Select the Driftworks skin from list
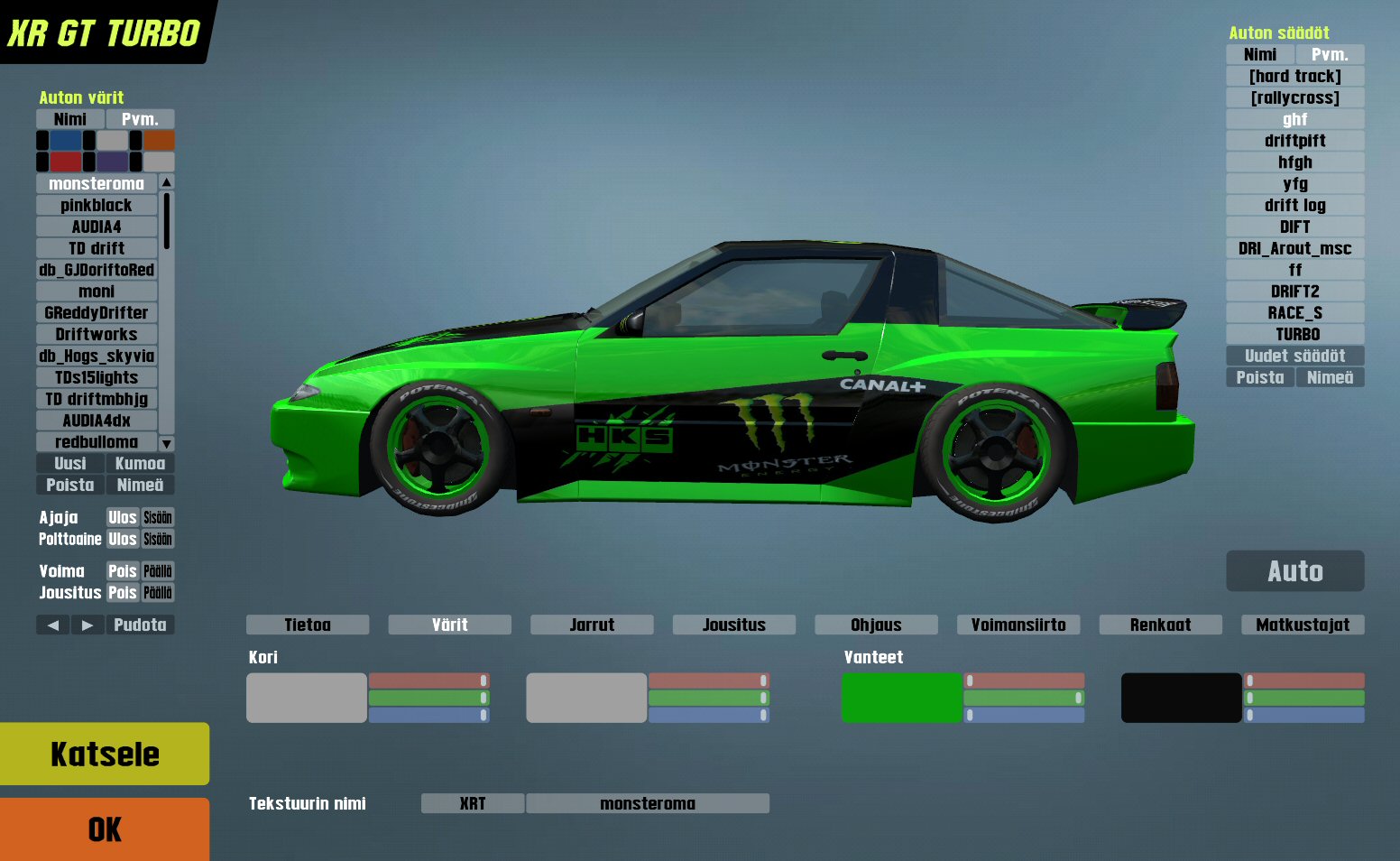The height and width of the screenshot is (861, 1400). point(97,335)
